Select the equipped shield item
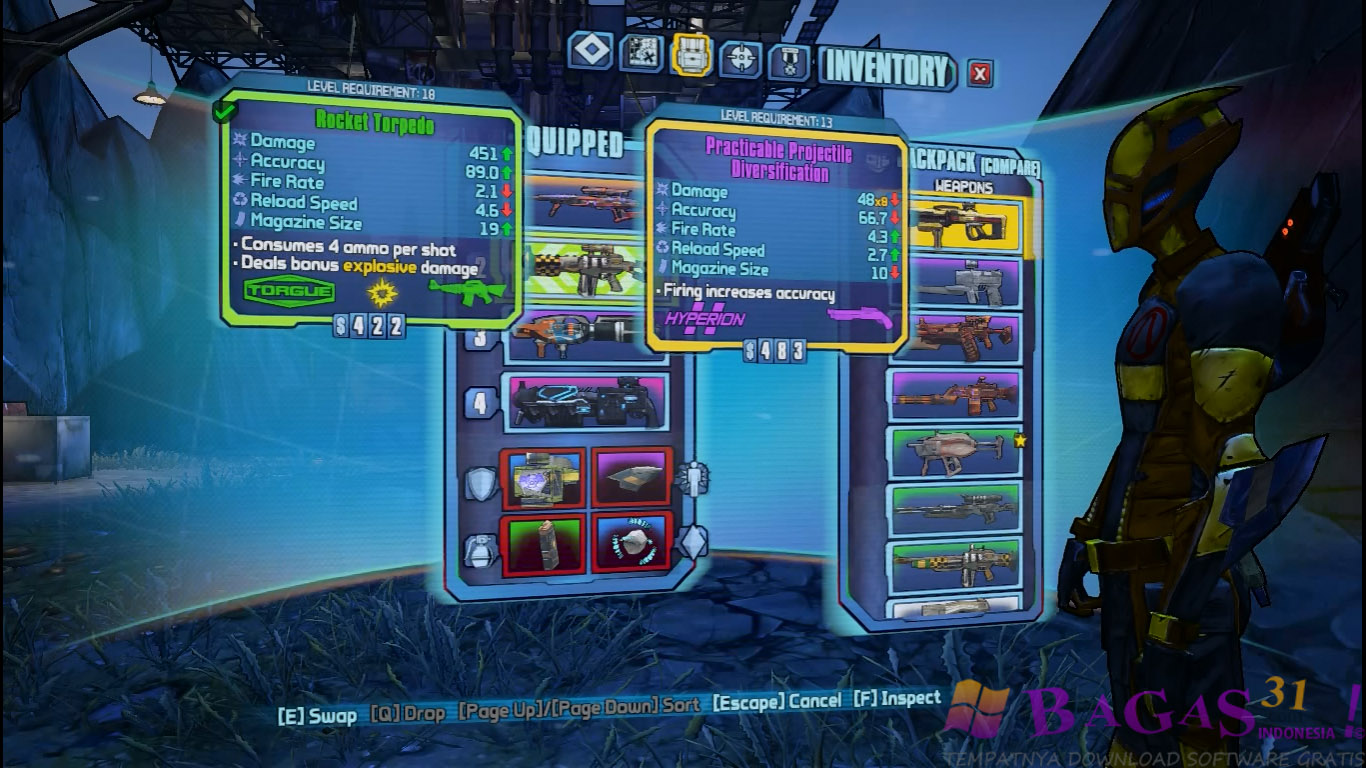 542,479
